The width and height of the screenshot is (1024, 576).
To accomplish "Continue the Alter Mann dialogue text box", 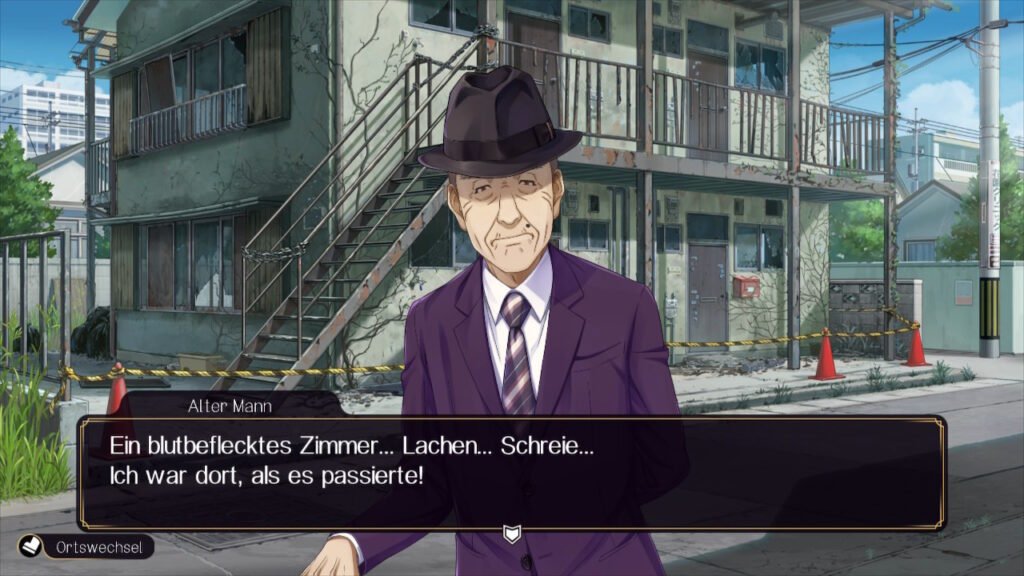I will coord(511,472).
